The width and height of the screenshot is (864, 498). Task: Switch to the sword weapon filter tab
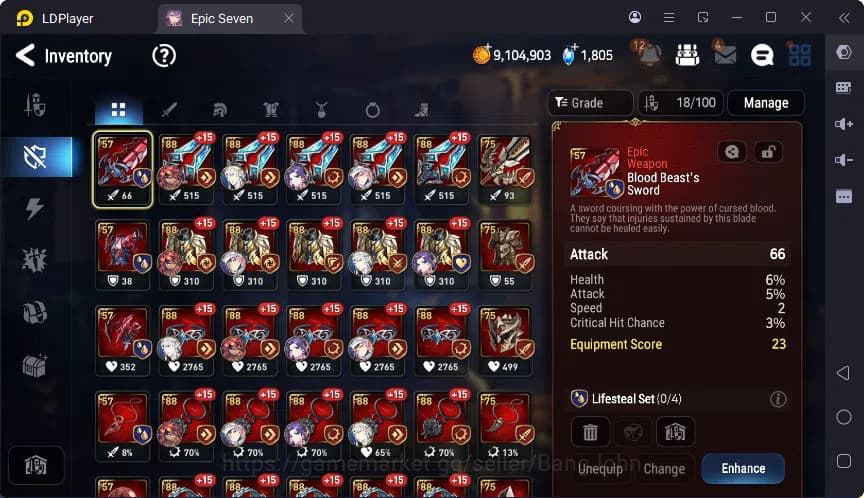[169, 110]
